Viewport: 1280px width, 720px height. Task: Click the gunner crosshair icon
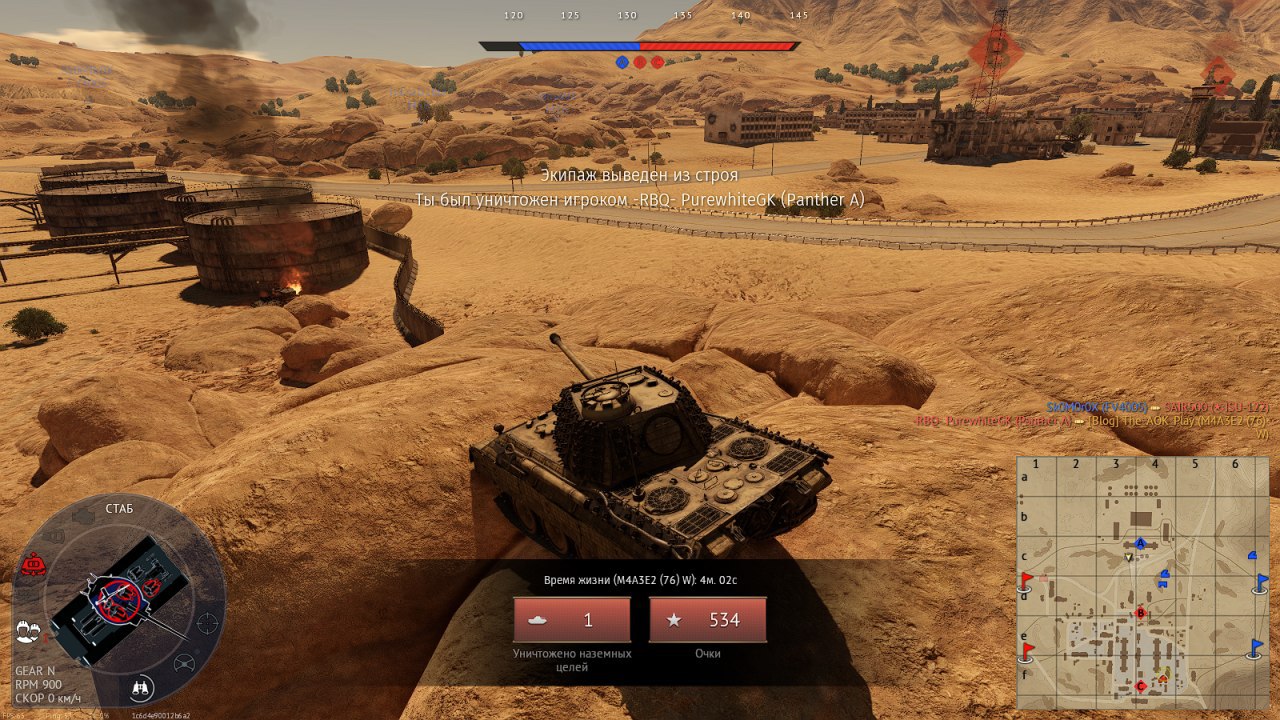click(208, 622)
